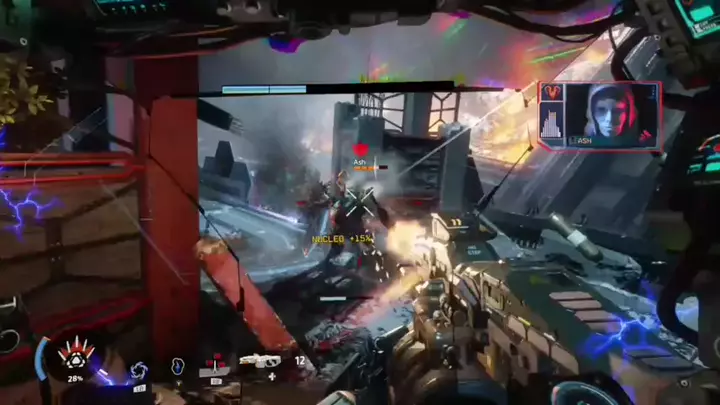Select the equipped titan rifle weapon icon
Image resolution: width=720 pixels, height=405 pixels.
(x=258, y=362)
